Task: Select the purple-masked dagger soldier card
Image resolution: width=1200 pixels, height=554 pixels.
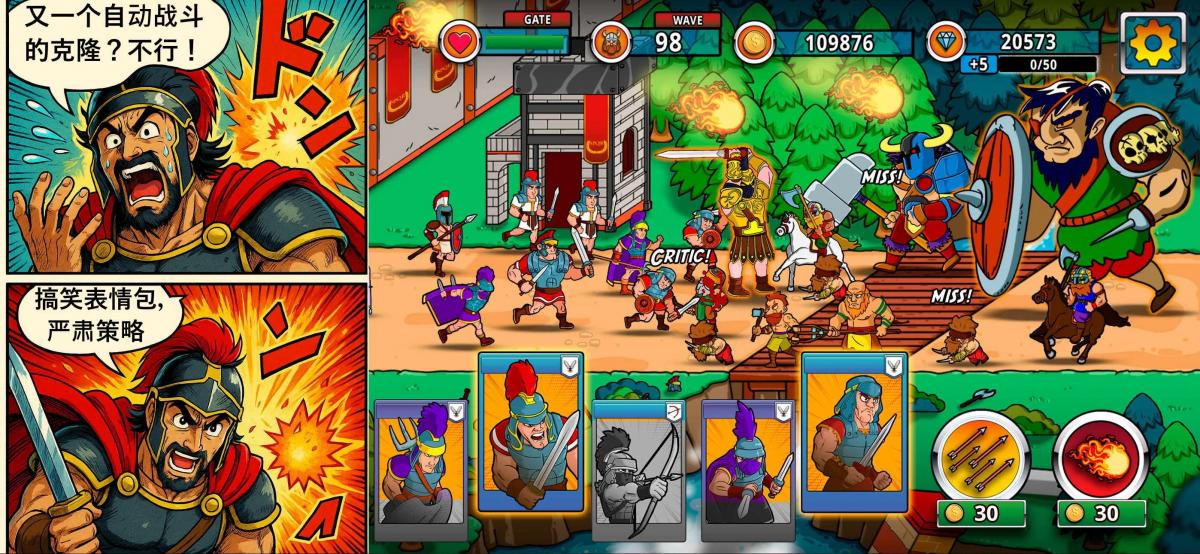Action: 748,462
